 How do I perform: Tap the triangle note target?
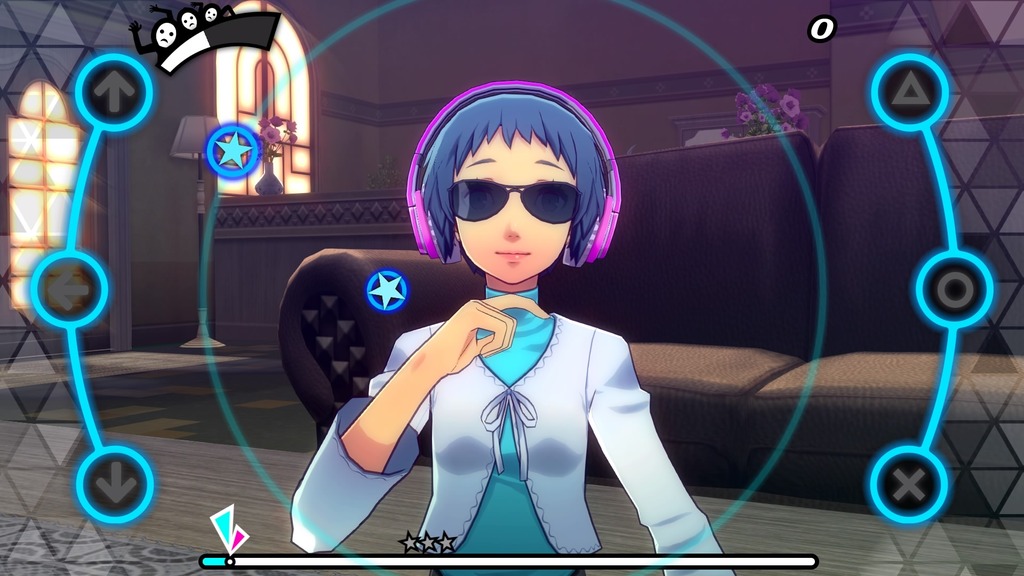coord(909,92)
